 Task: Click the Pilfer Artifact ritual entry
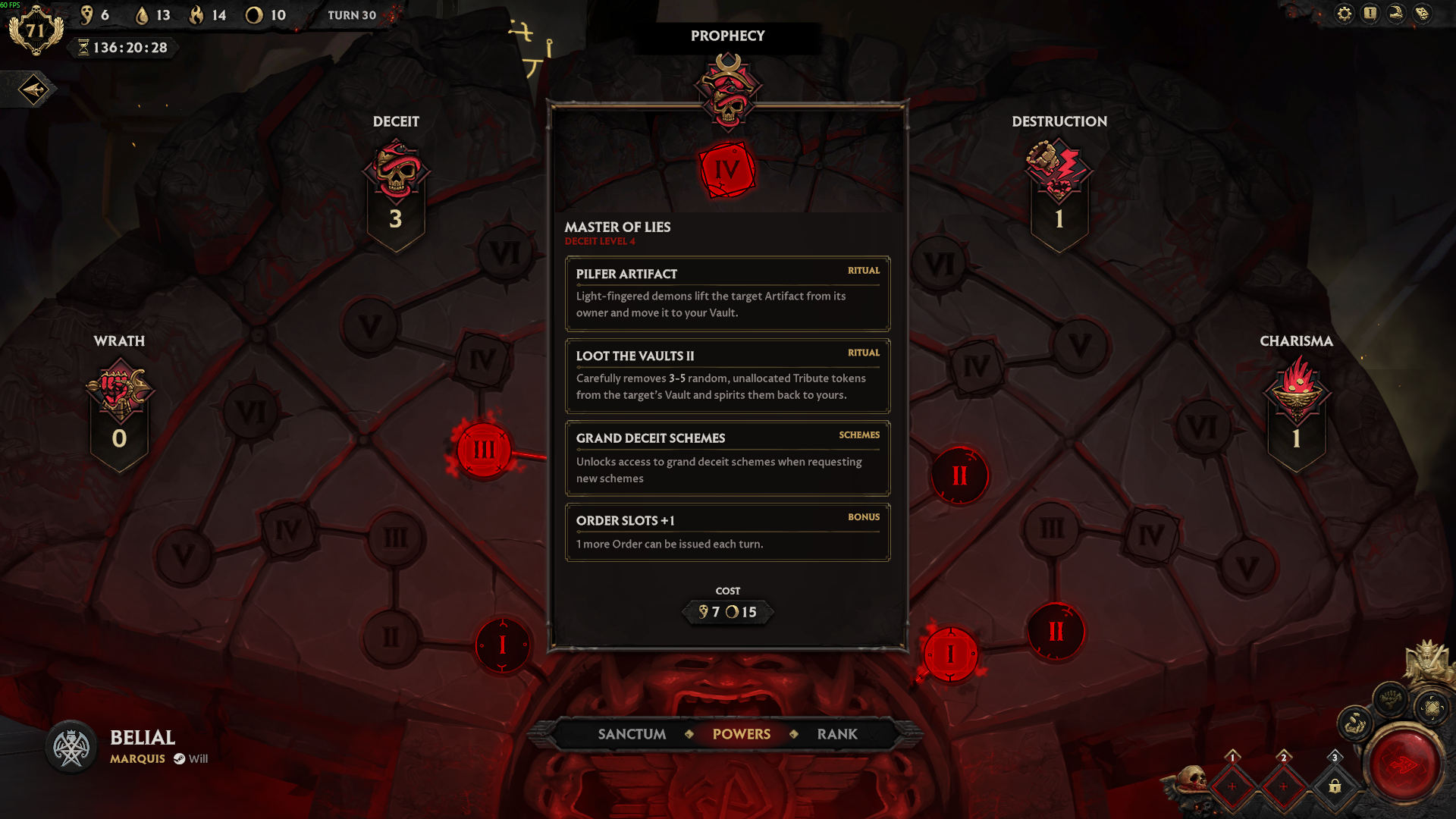[727, 293]
